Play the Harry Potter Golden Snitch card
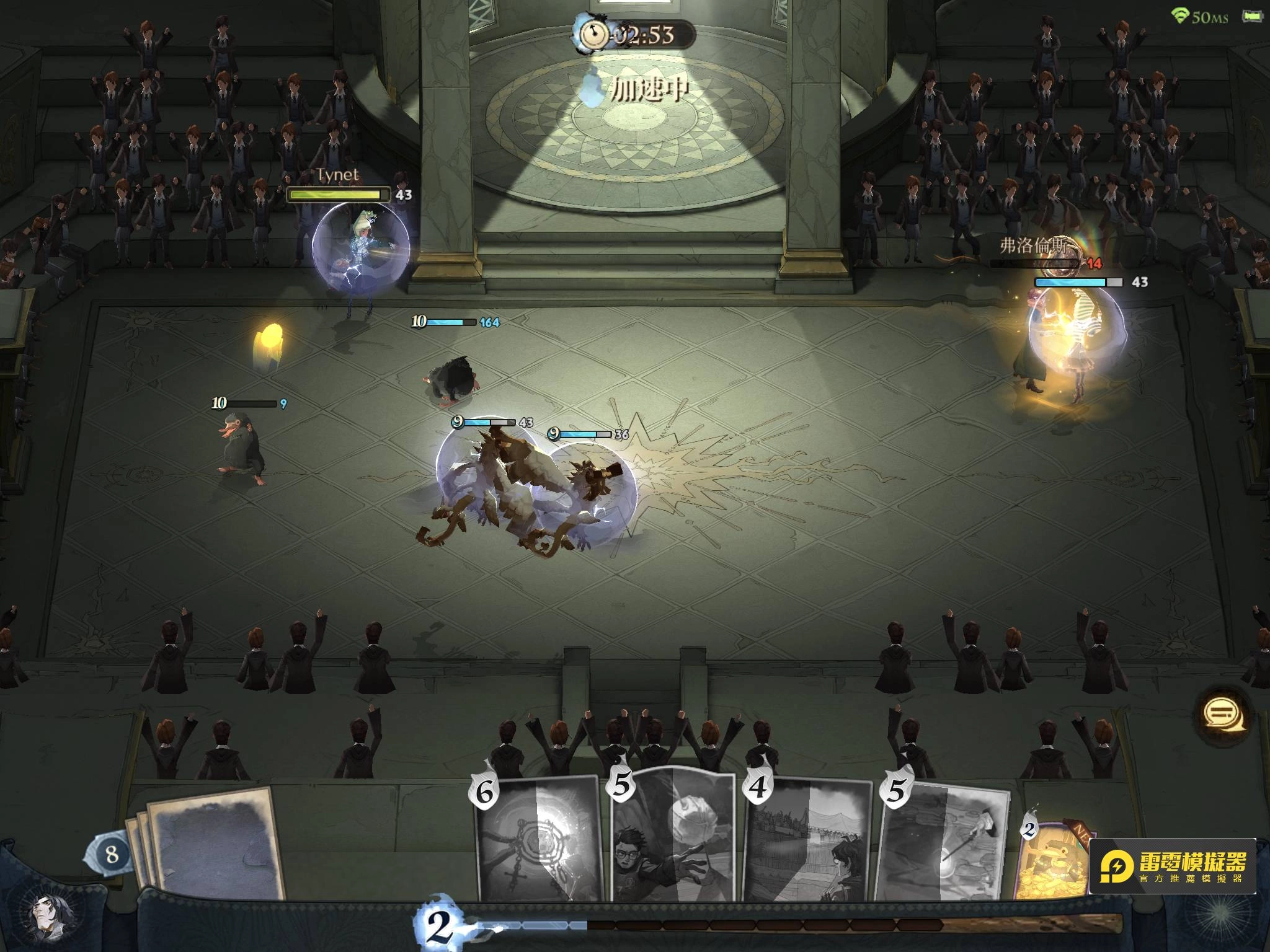Viewport: 1270px width, 952px height. coord(673,837)
